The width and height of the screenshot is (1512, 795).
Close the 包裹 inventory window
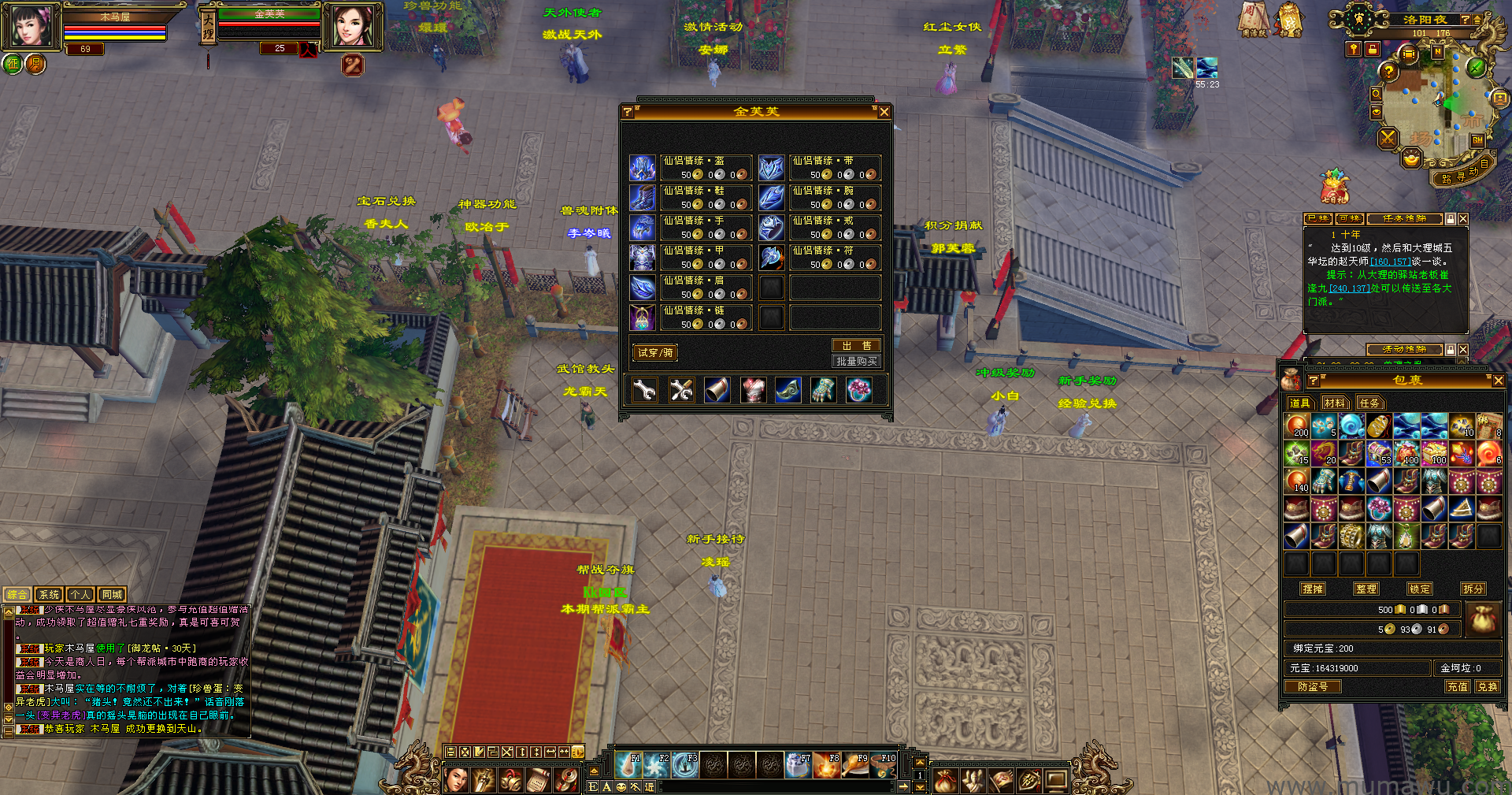1498,381
